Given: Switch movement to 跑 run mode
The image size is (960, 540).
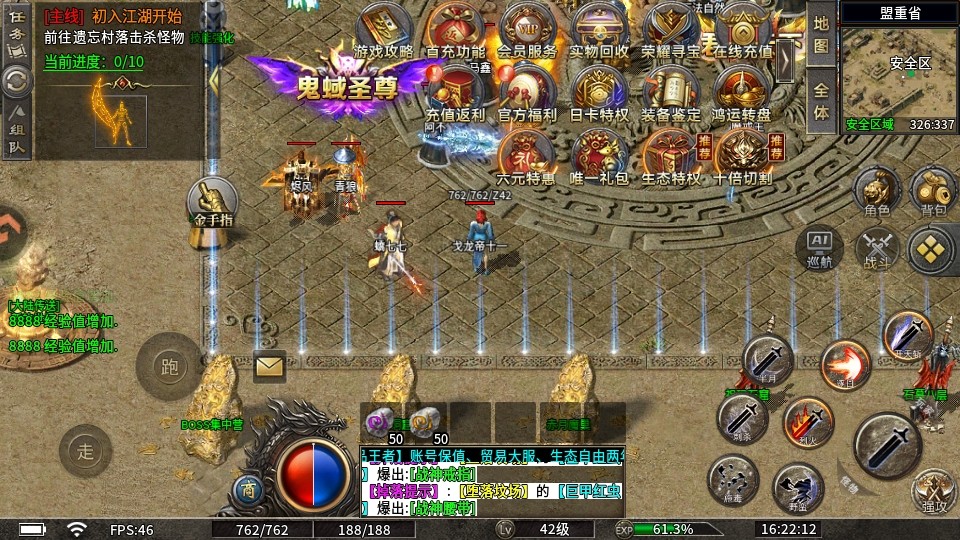Looking at the screenshot, I should tap(169, 365).
